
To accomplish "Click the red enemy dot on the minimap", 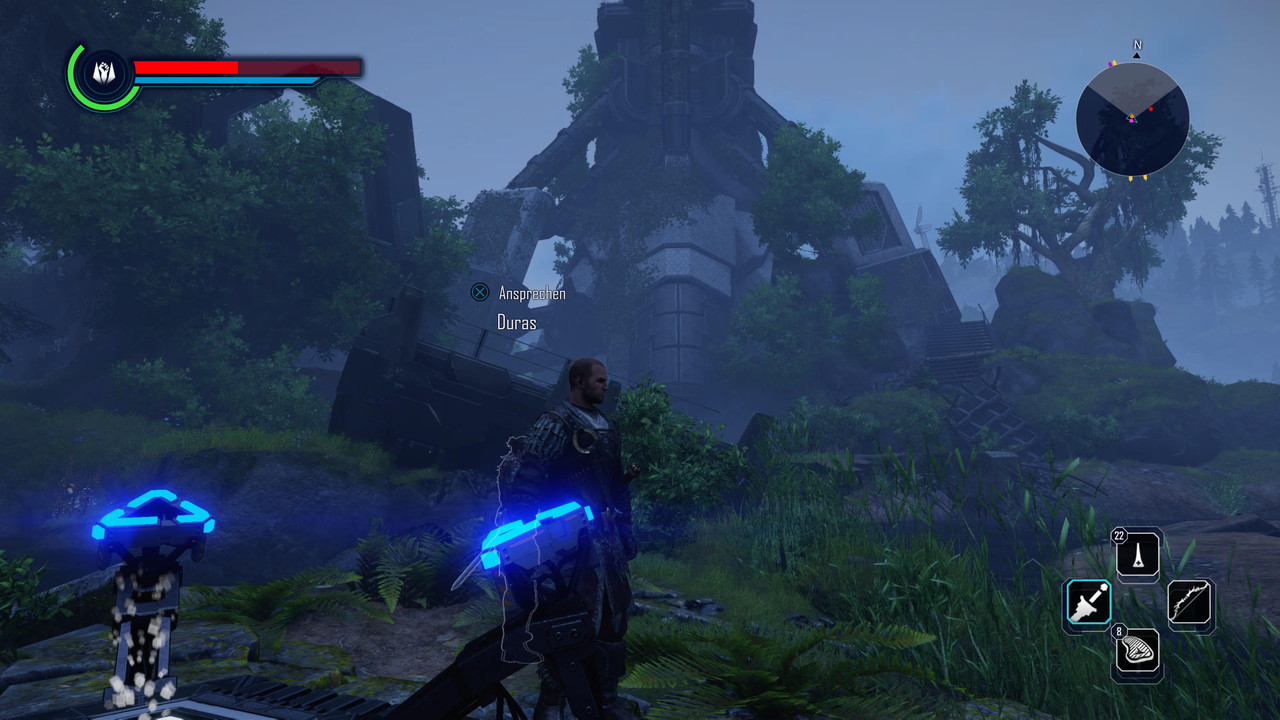I will point(1151,108).
